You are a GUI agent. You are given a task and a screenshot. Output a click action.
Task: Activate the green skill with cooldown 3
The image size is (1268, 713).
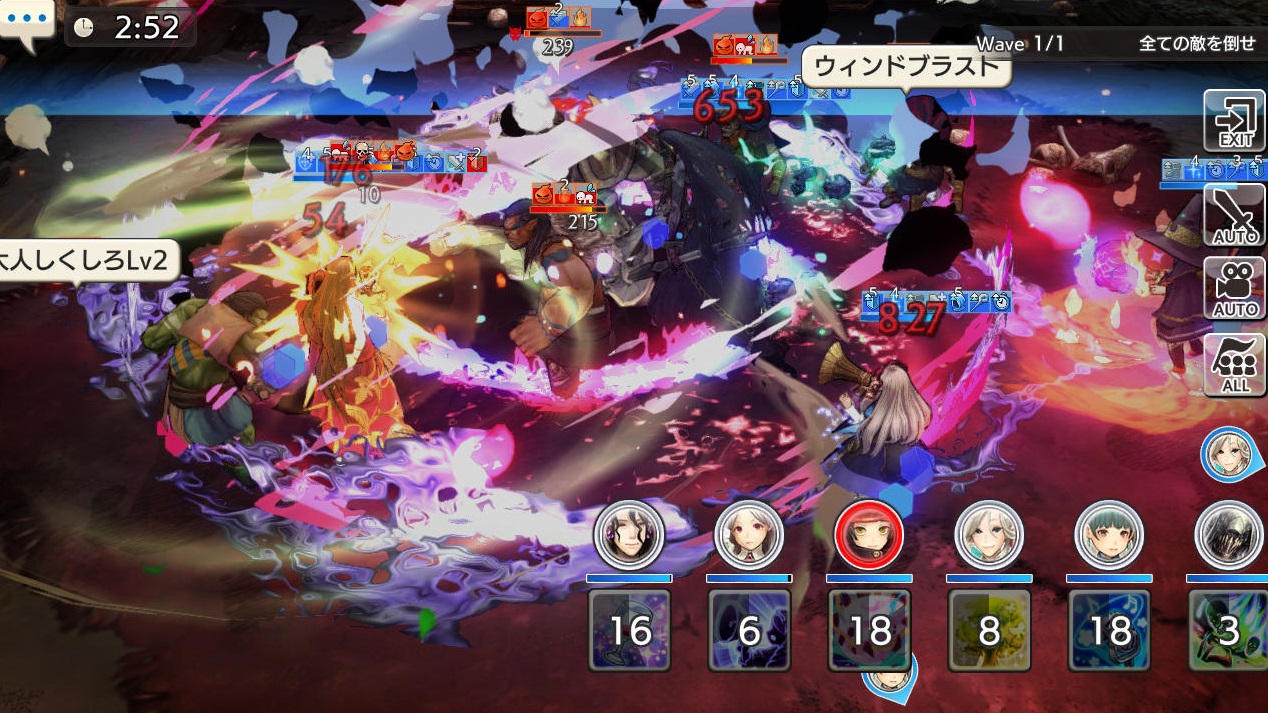(1228, 630)
